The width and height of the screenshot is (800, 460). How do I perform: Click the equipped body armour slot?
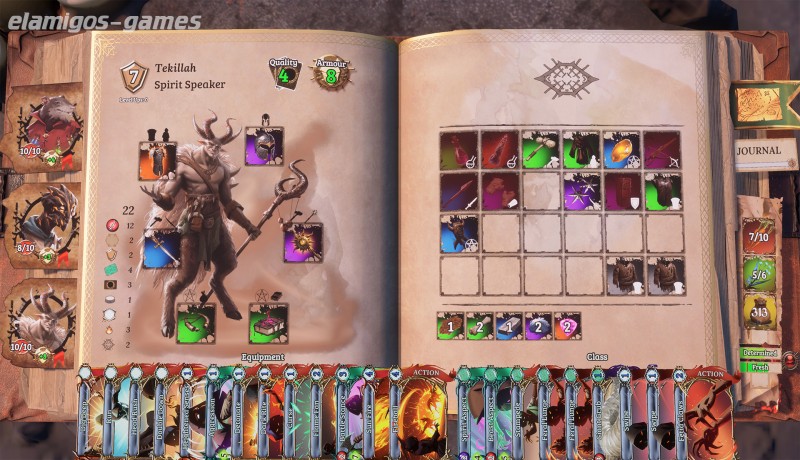pos(157,161)
